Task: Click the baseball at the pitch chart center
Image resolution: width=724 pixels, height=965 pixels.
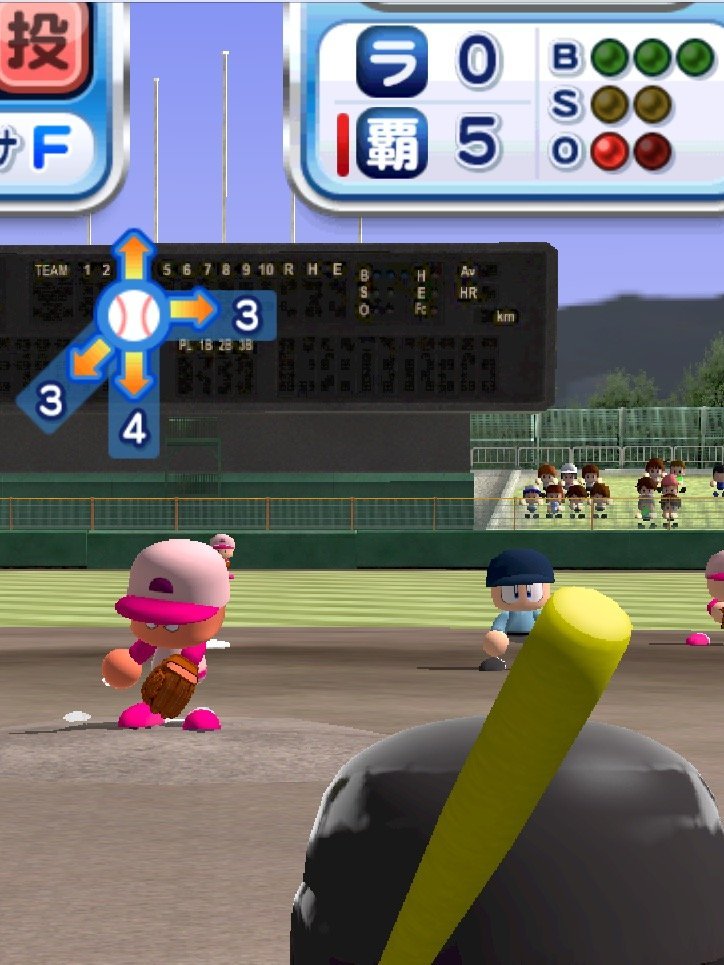Action: [x=134, y=314]
